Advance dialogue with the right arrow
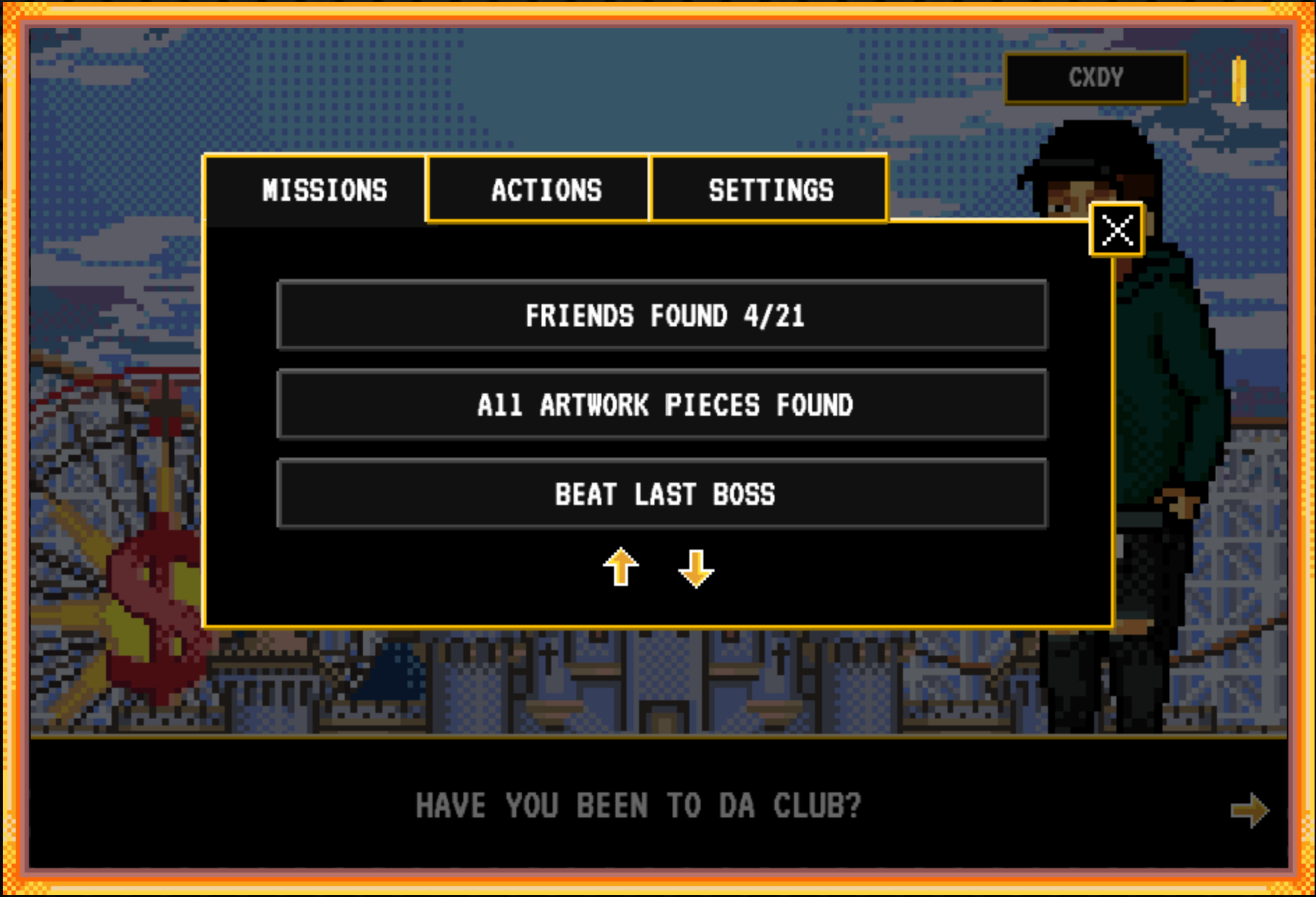 pyautogui.click(x=1249, y=810)
